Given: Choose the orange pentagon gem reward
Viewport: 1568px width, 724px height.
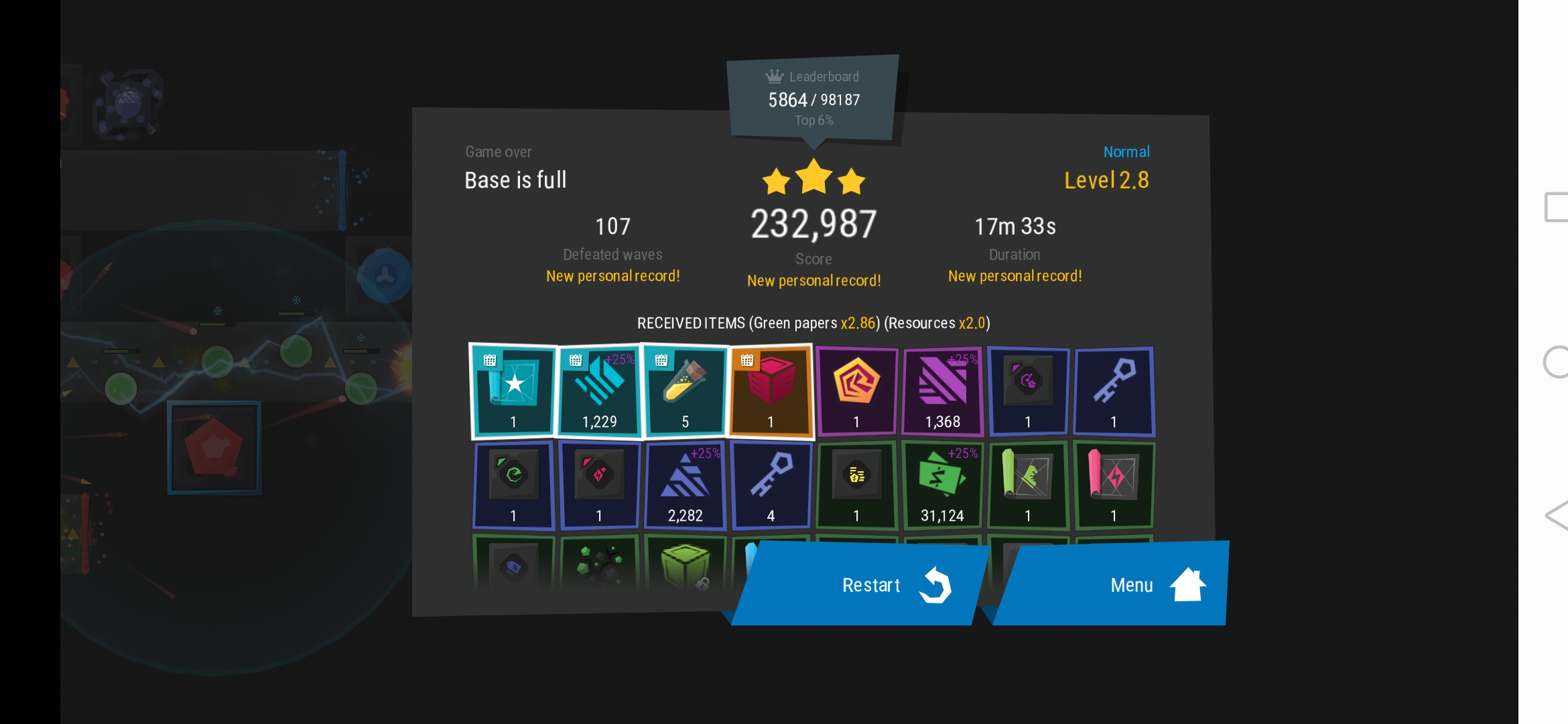Looking at the screenshot, I should point(856,391).
